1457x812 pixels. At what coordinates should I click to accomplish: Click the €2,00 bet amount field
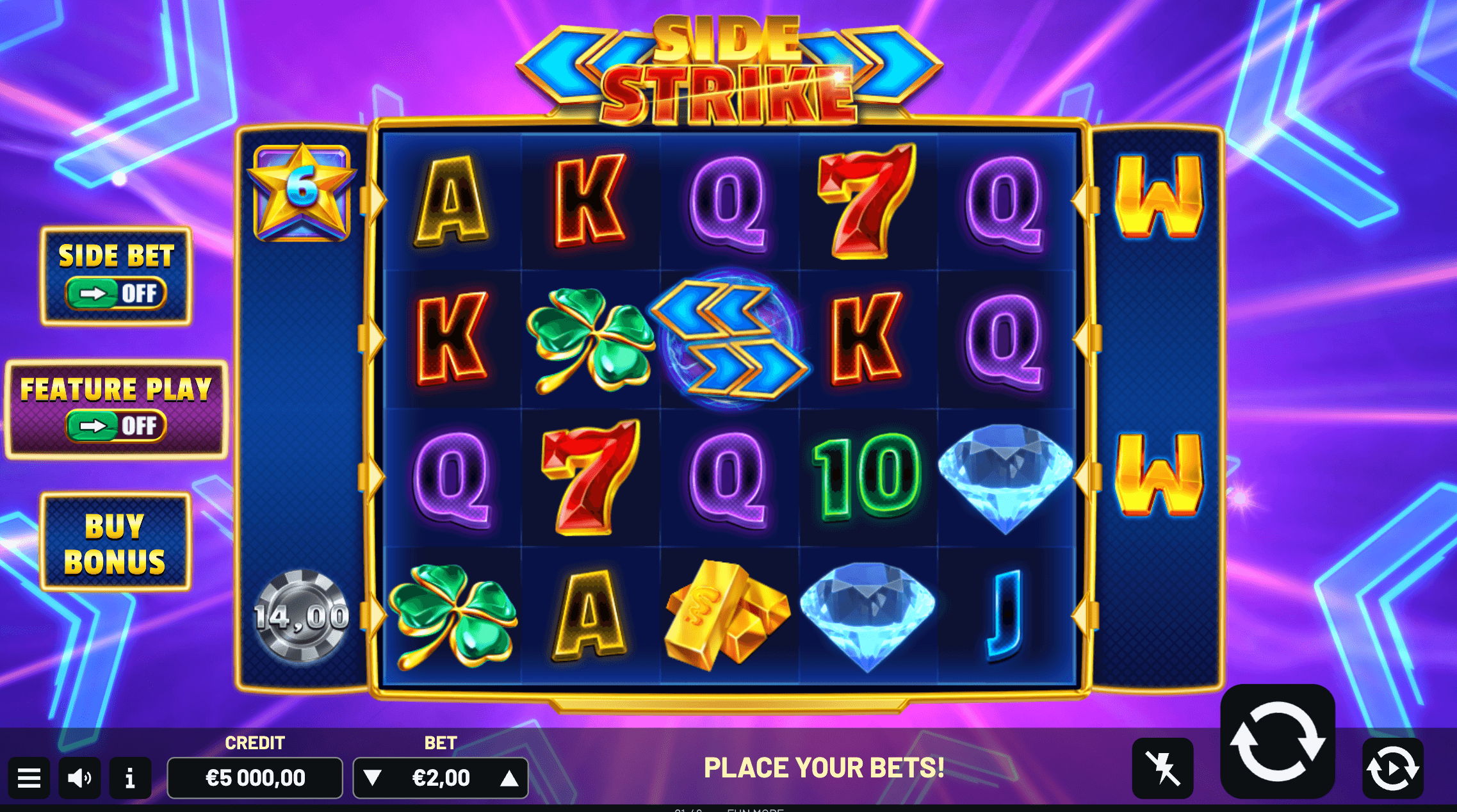coord(441,778)
